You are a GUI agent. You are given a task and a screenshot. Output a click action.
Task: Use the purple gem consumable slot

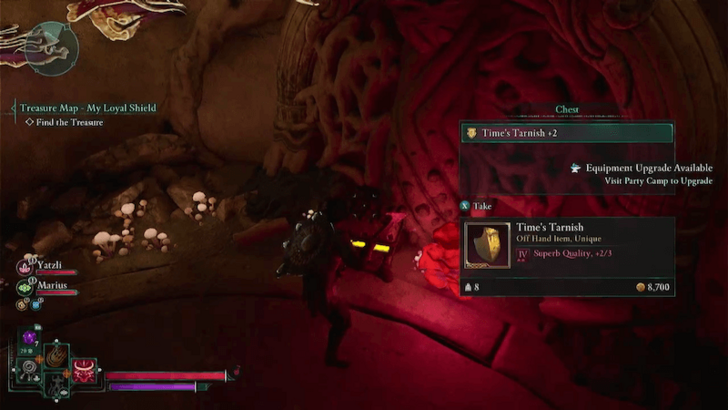[30, 338]
